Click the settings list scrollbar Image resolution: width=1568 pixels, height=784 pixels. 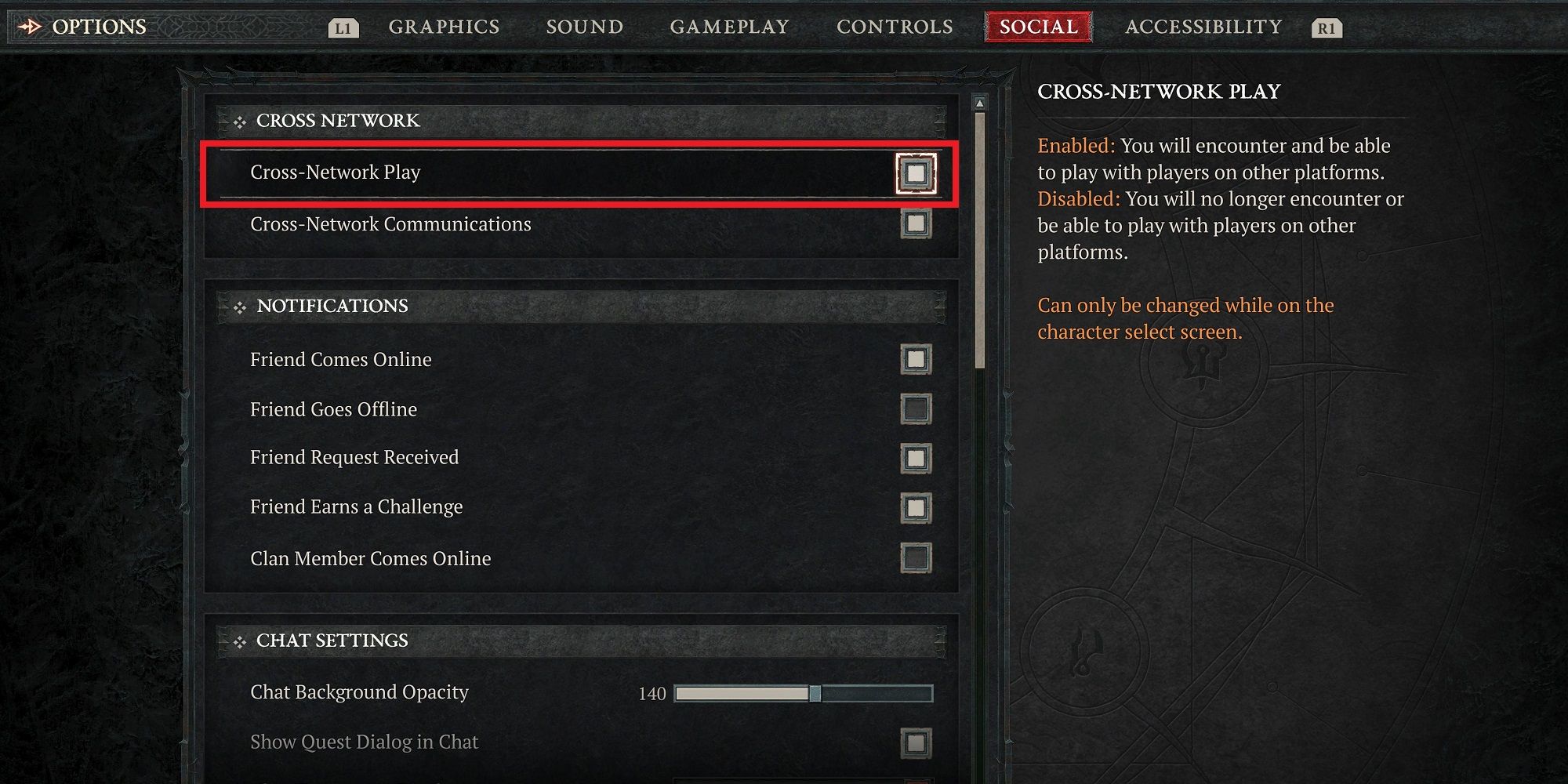pyautogui.click(x=980, y=235)
